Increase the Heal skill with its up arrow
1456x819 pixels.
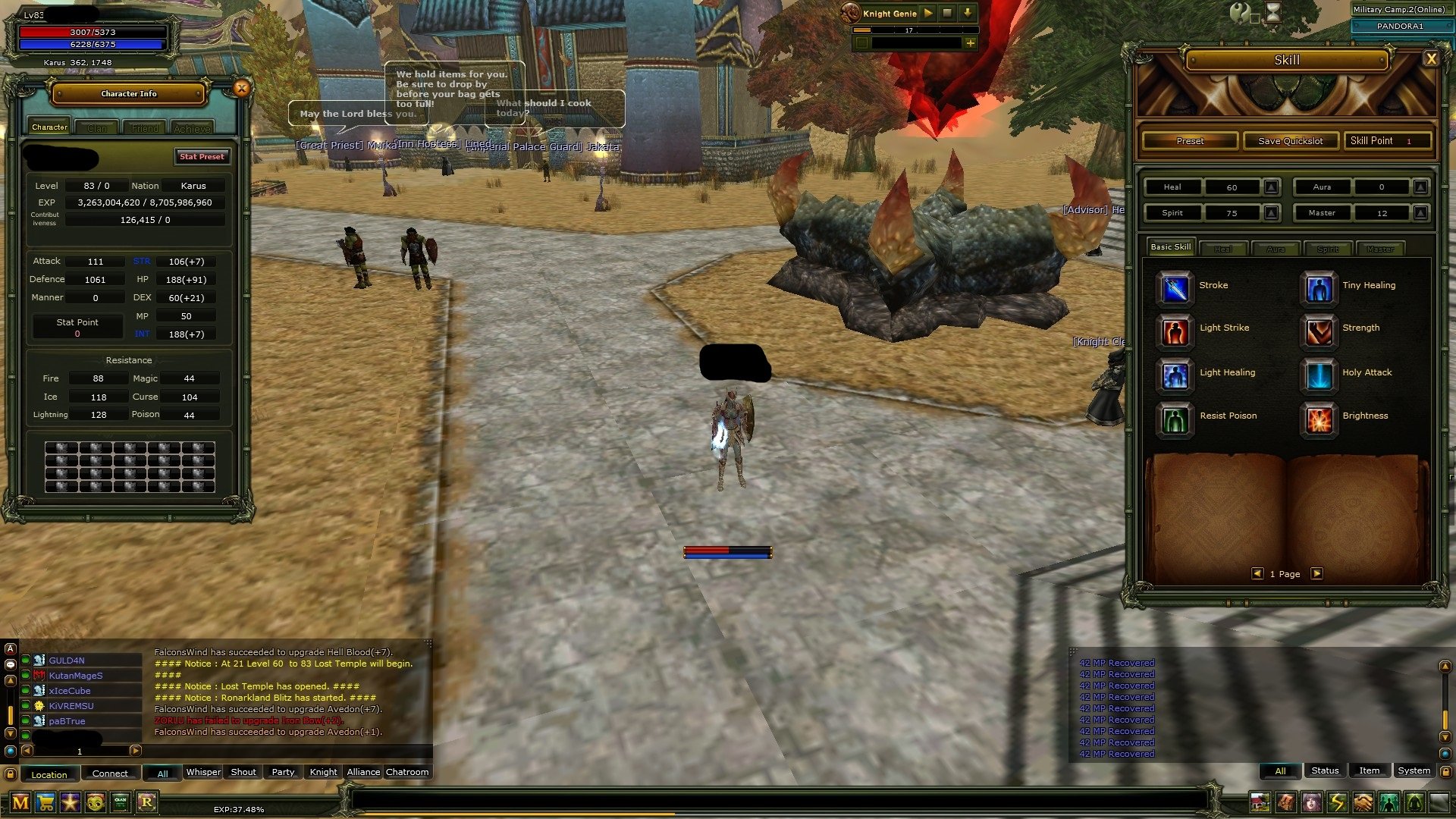point(1270,187)
